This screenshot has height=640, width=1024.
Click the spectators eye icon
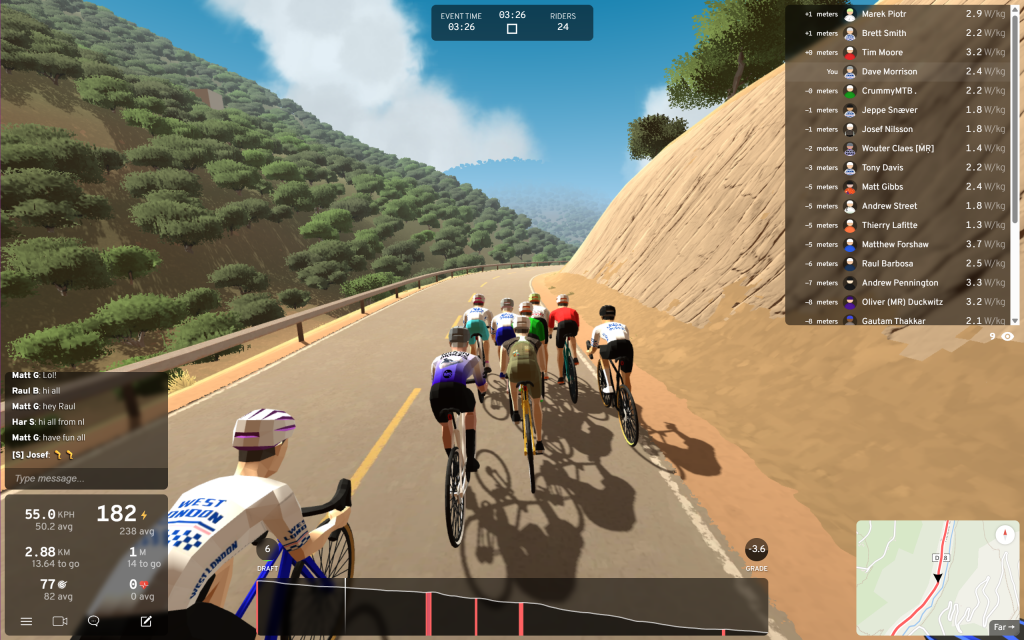click(1007, 337)
